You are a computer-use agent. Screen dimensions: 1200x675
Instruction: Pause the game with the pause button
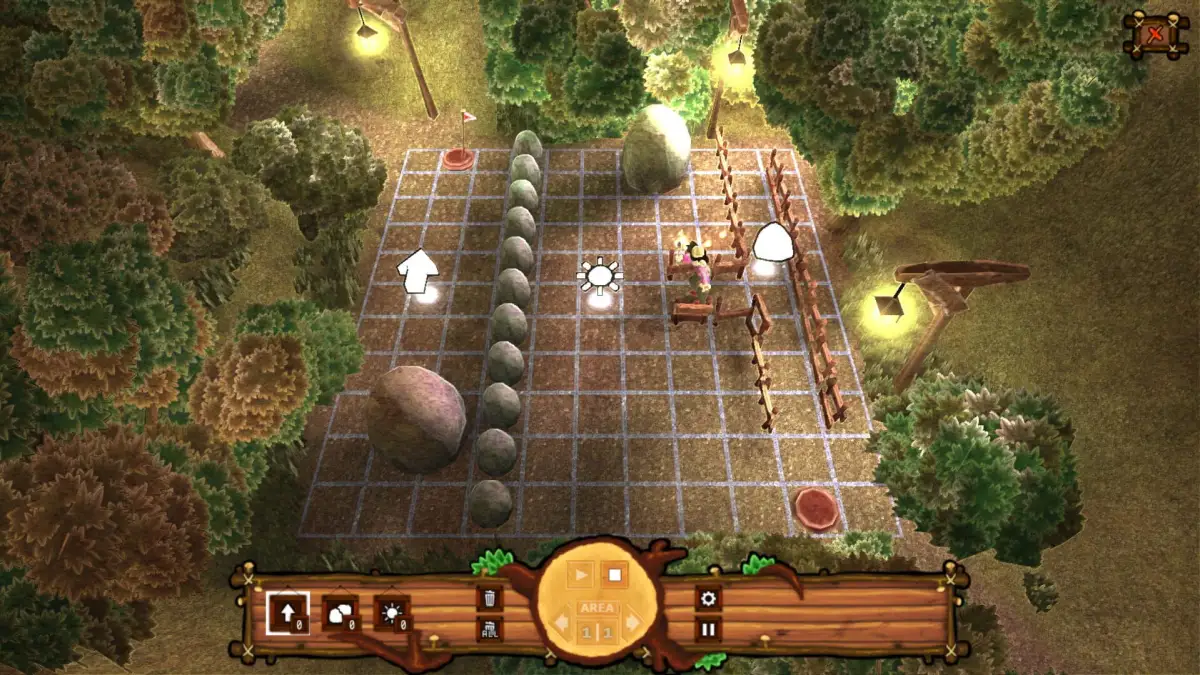click(709, 629)
